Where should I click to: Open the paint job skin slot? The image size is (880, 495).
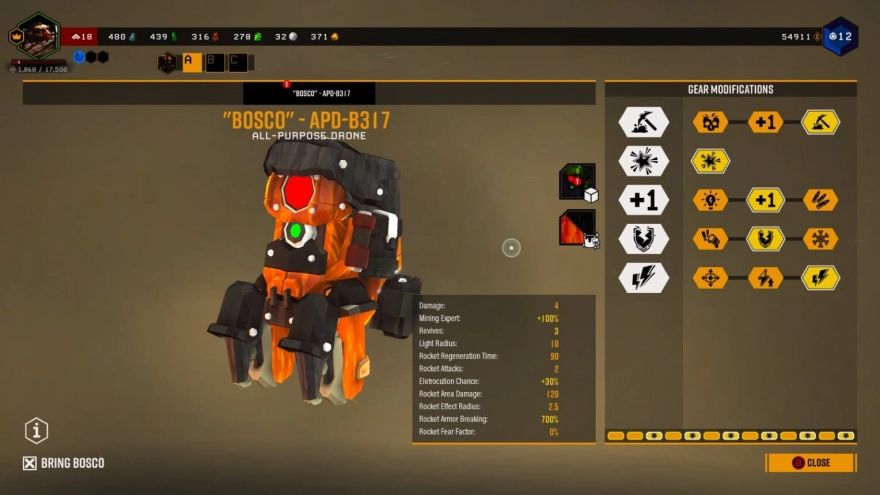point(577,226)
